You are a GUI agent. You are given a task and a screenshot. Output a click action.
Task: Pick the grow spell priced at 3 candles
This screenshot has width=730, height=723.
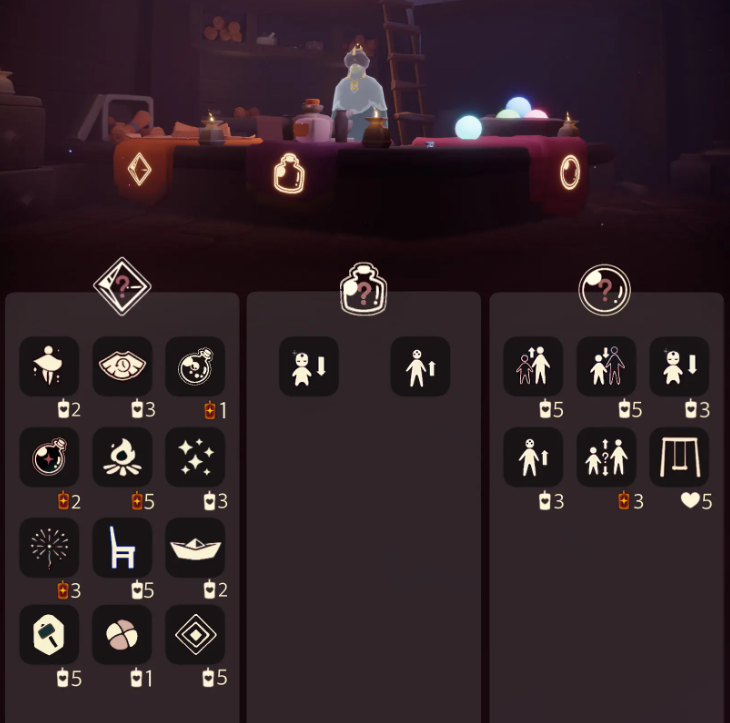533,457
